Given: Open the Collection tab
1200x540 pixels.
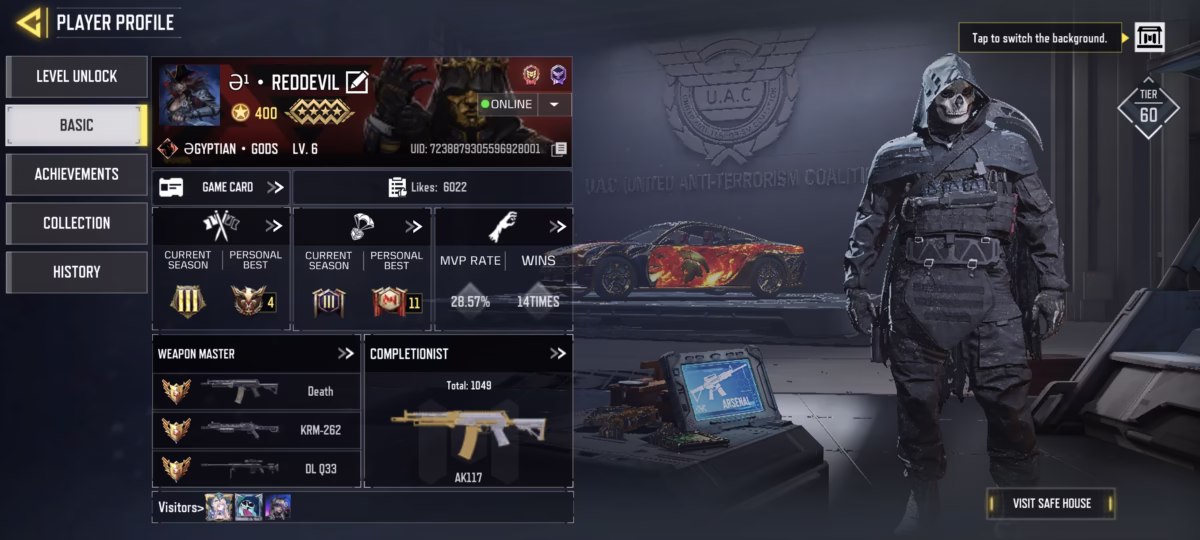Looking at the screenshot, I should [x=77, y=223].
